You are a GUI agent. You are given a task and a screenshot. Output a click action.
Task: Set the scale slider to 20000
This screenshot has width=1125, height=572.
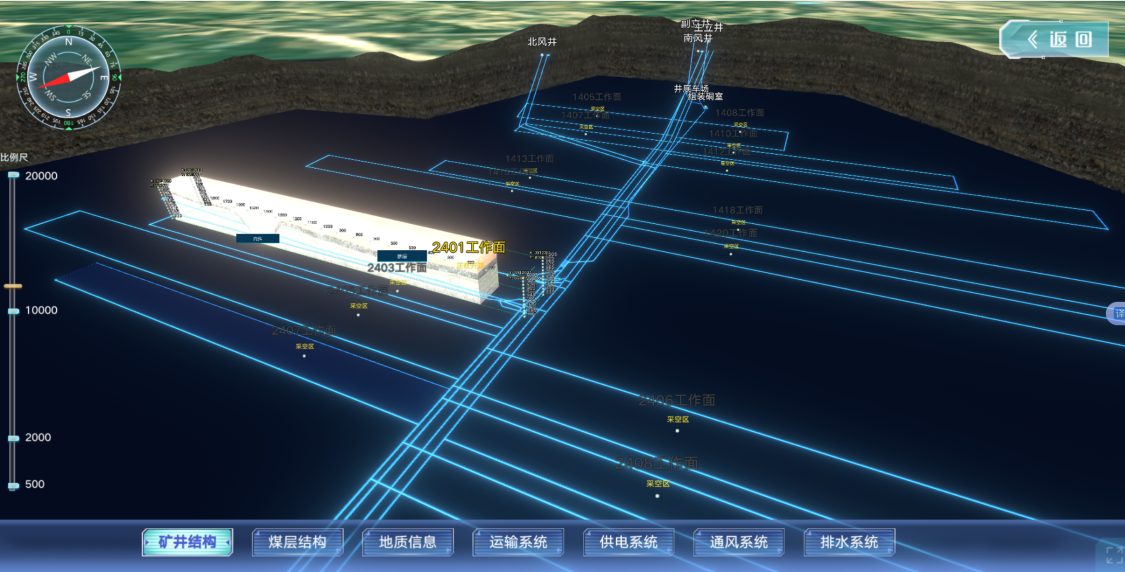13,176
